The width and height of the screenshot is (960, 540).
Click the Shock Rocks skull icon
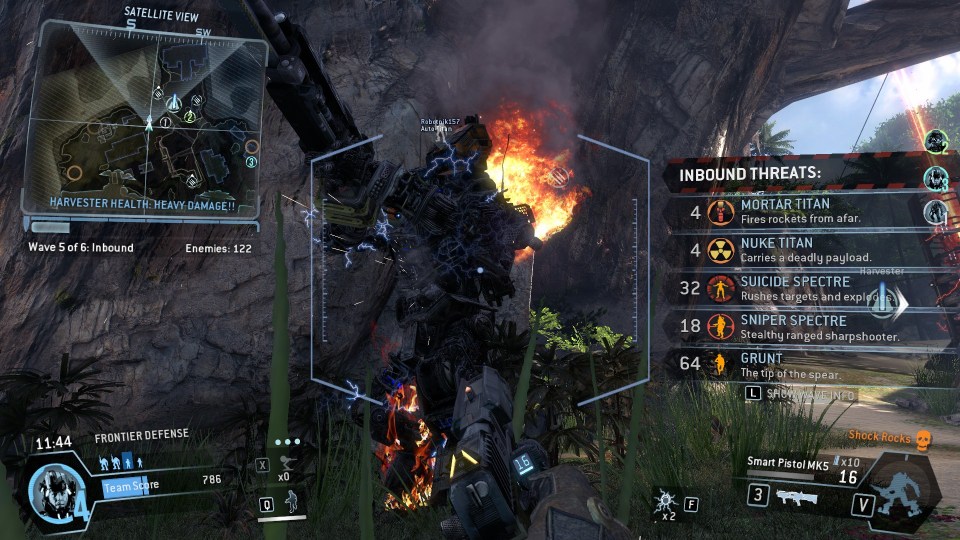(x=923, y=437)
